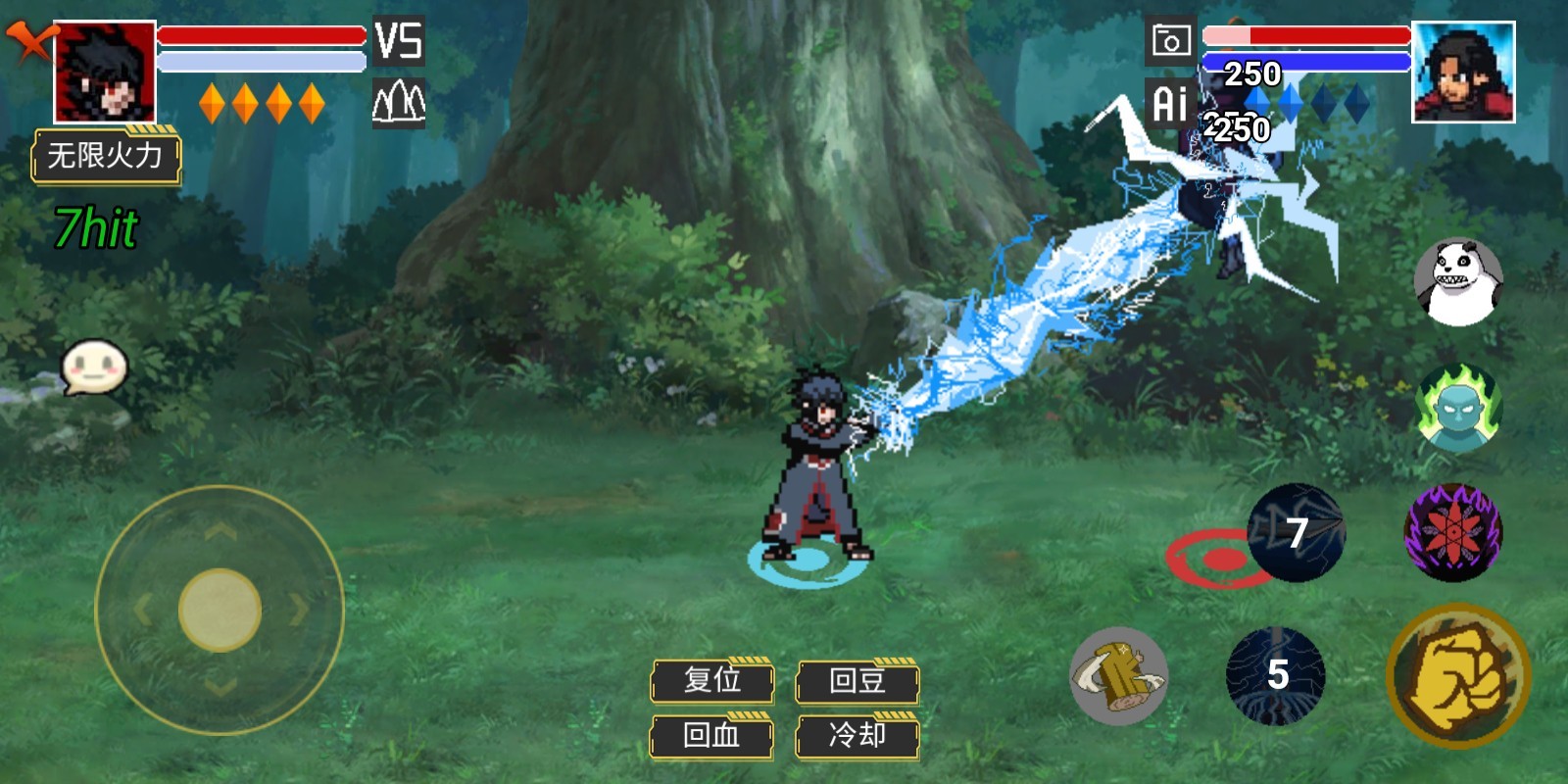1568x784 pixels.
Task: Click the 复位 reset button
Action: tap(712, 680)
